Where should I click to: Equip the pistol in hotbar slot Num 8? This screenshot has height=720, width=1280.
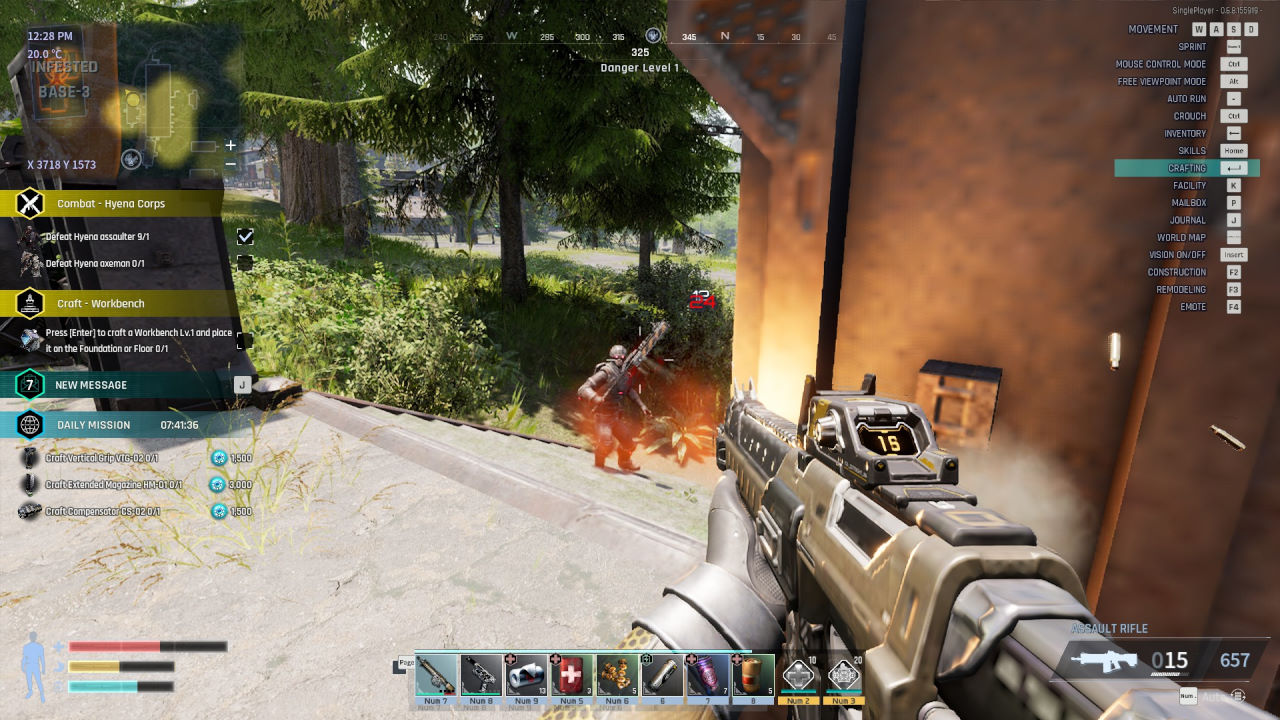[x=481, y=675]
